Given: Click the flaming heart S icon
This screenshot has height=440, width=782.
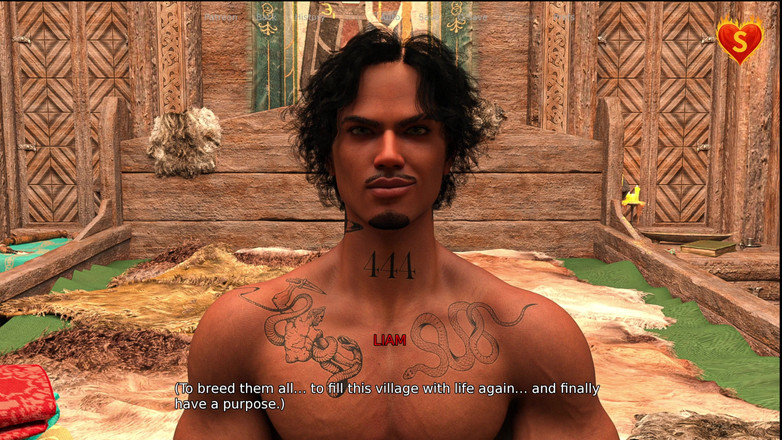Looking at the screenshot, I should (739, 40).
